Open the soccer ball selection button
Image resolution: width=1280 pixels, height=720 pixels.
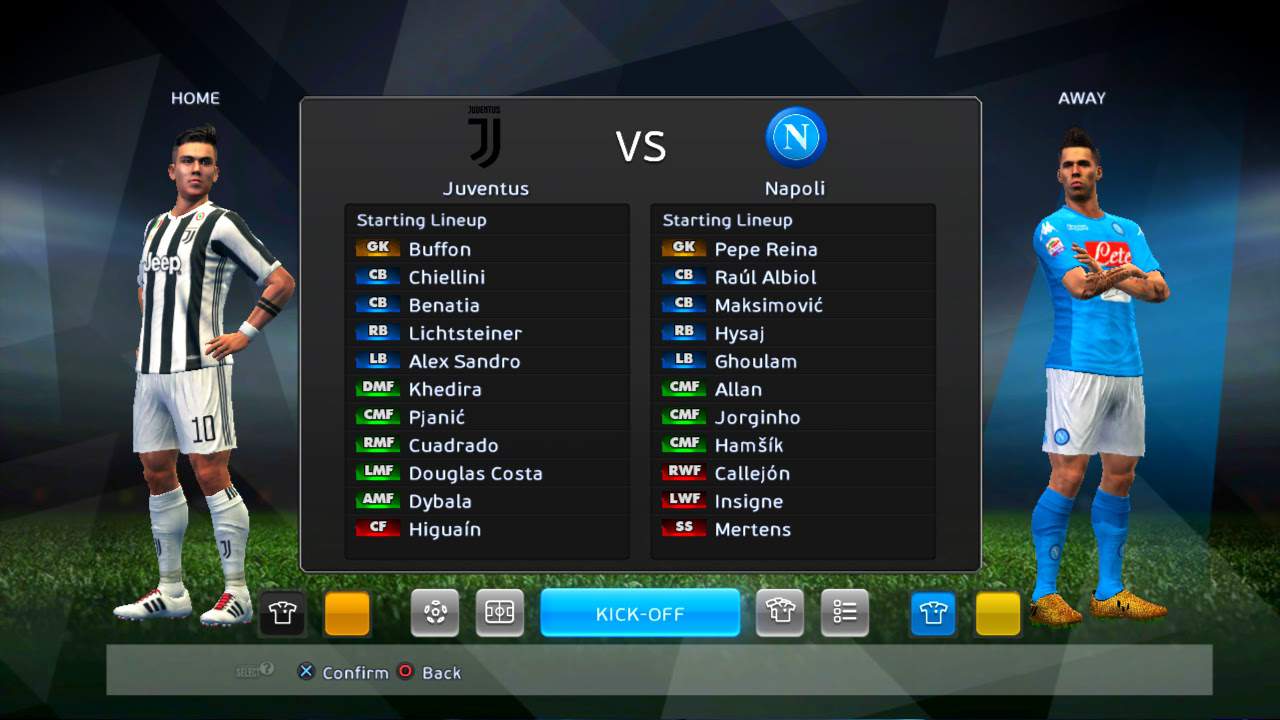435,613
